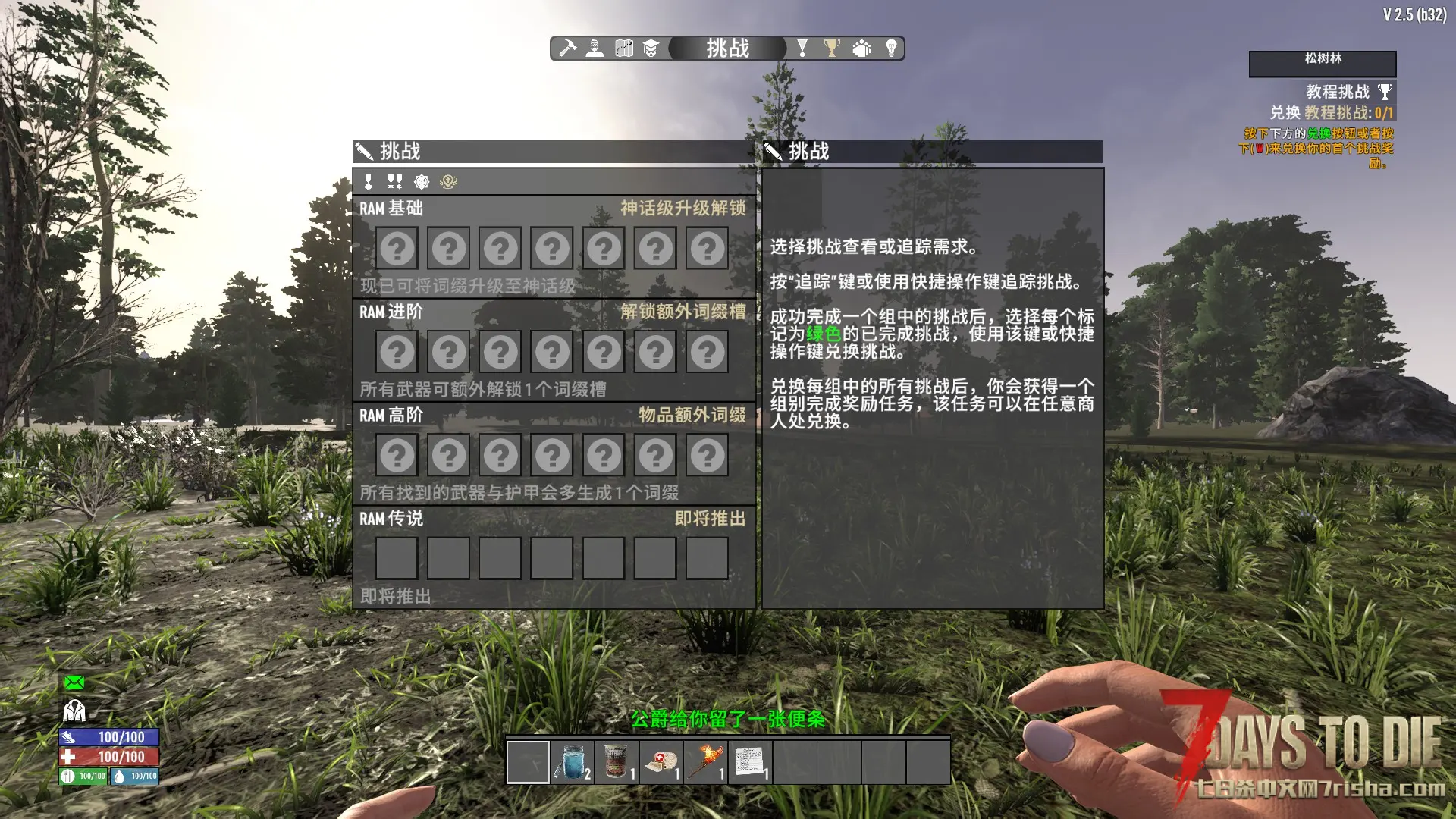Image resolution: width=1456 pixels, height=819 pixels.
Task: Select the canned food hotbar slot
Action: point(617,761)
